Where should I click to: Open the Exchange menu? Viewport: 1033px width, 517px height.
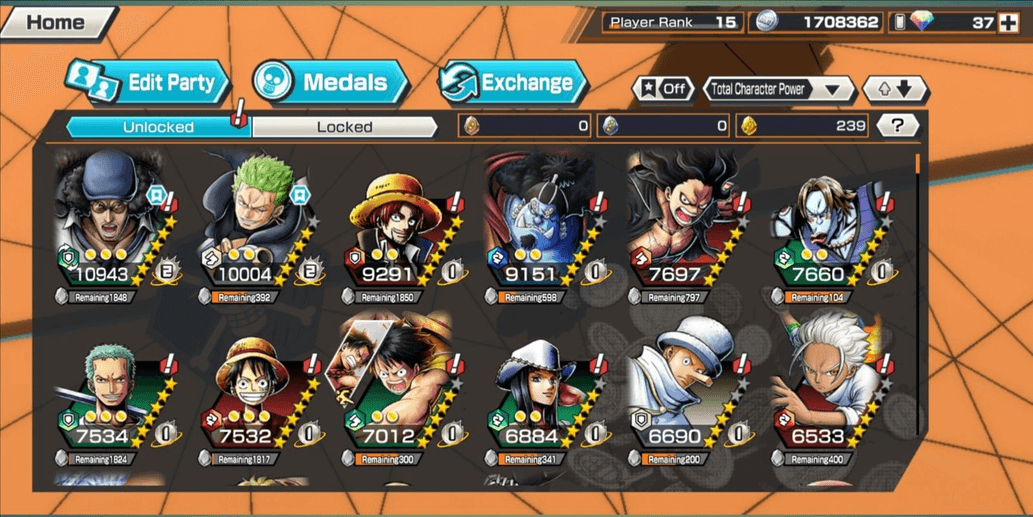(513, 83)
